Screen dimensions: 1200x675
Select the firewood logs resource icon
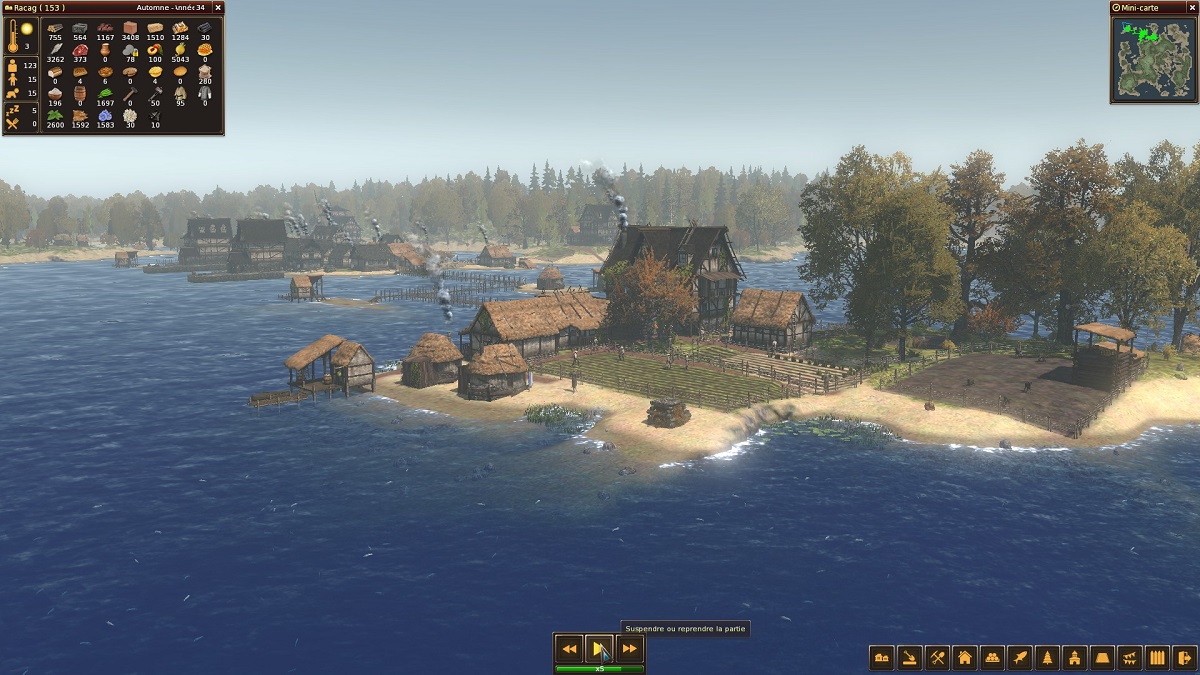pos(55,28)
